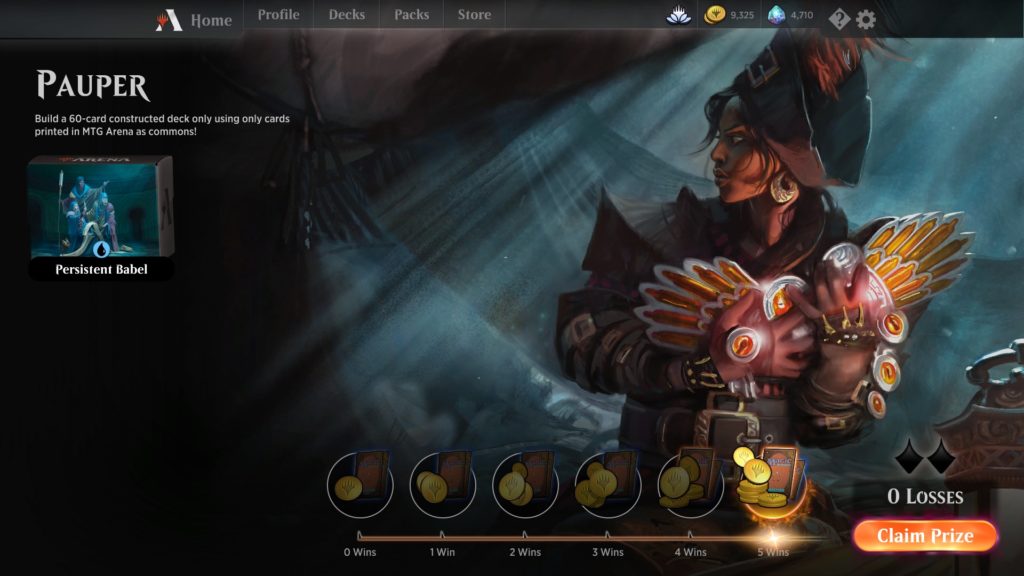Visit the Store tab
Viewport: 1024px width, 576px height.
[474, 15]
